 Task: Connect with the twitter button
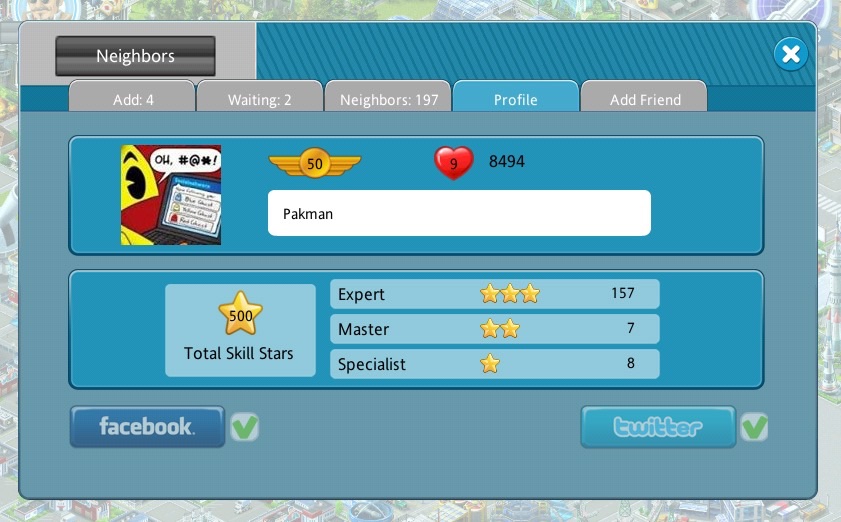point(658,427)
